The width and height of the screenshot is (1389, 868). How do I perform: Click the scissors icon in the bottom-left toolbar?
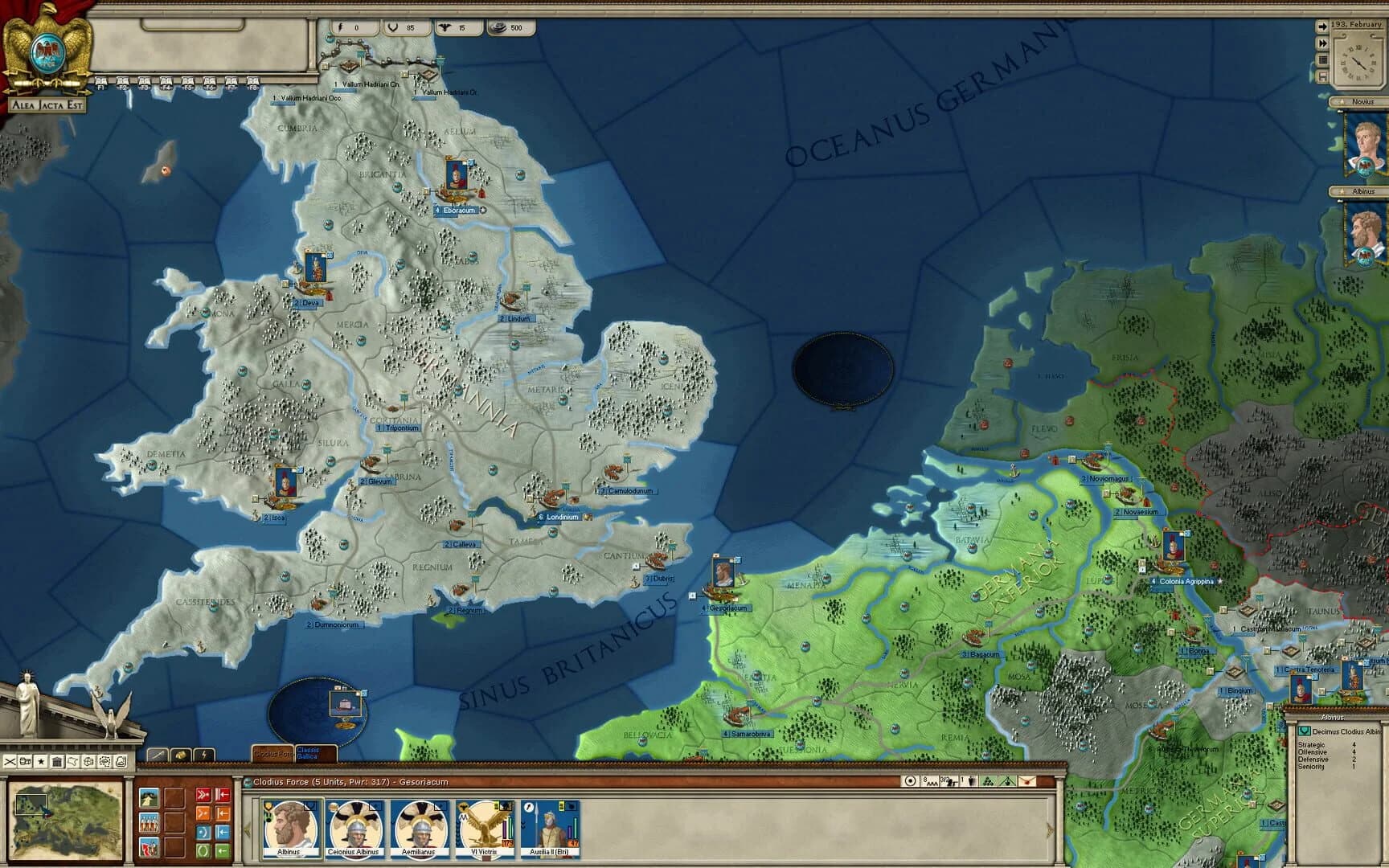10,762
